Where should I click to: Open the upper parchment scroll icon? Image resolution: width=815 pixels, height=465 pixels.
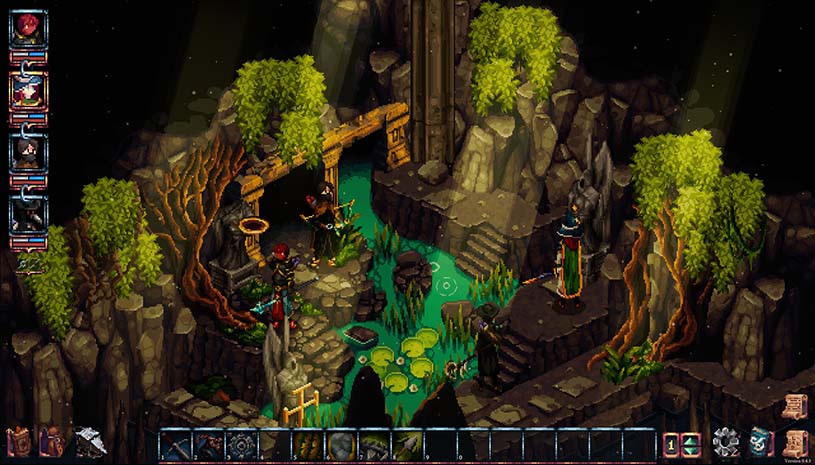click(x=795, y=406)
